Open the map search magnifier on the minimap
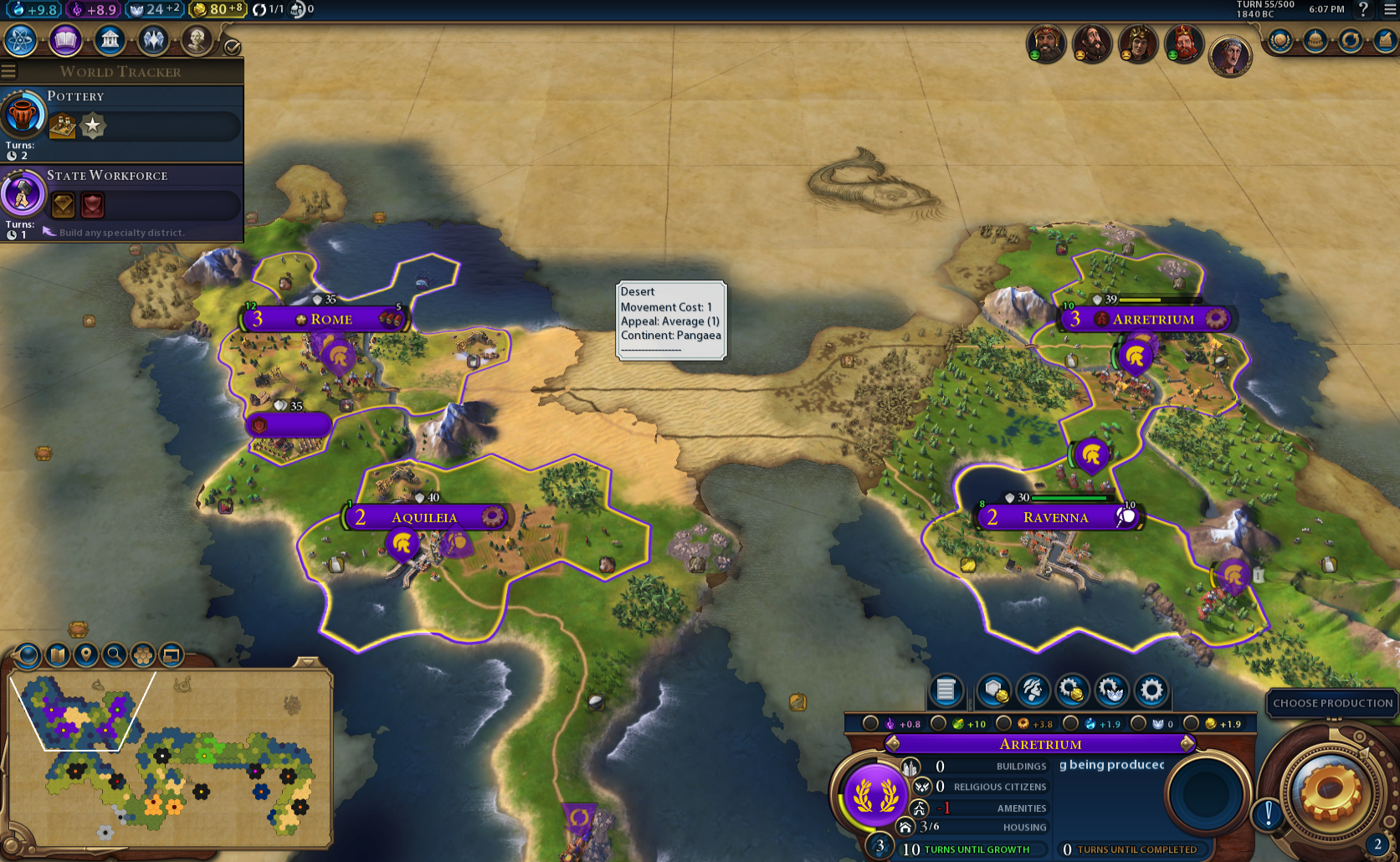The height and width of the screenshot is (862, 1400). pos(115,655)
